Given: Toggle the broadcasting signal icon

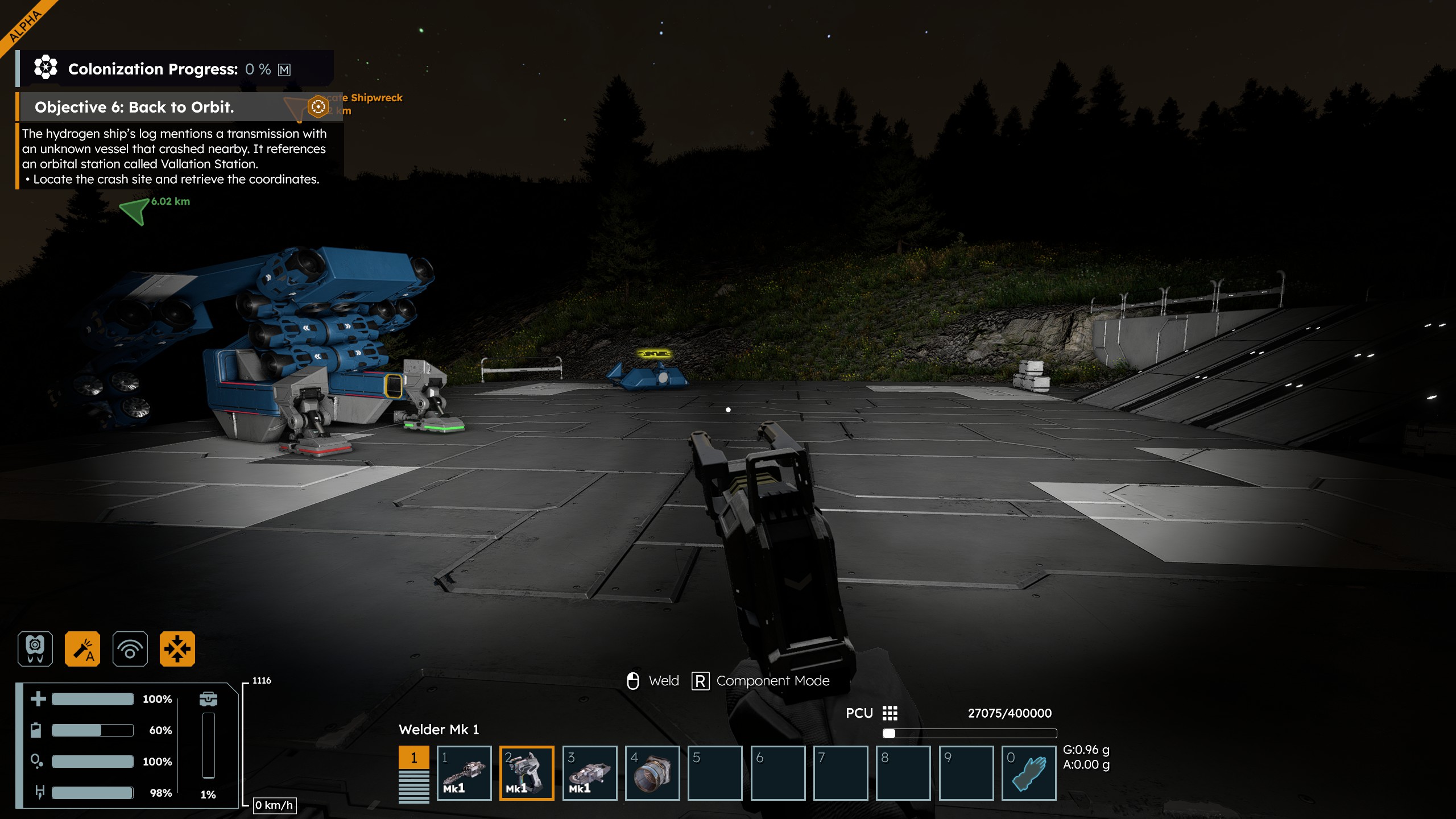Looking at the screenshot, I should (x=130, y=649).
